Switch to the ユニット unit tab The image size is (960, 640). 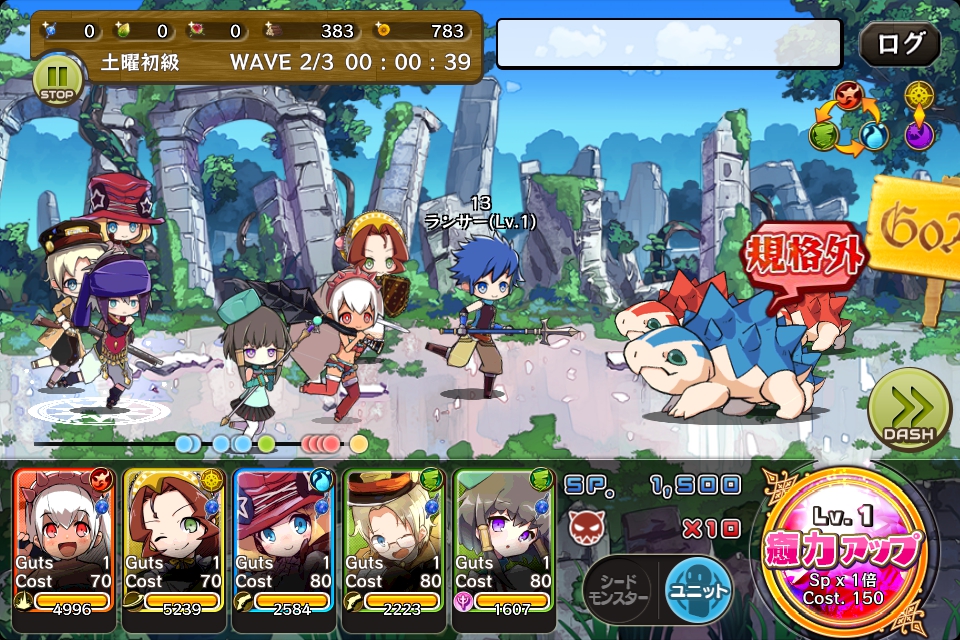[x=697, y=590]
